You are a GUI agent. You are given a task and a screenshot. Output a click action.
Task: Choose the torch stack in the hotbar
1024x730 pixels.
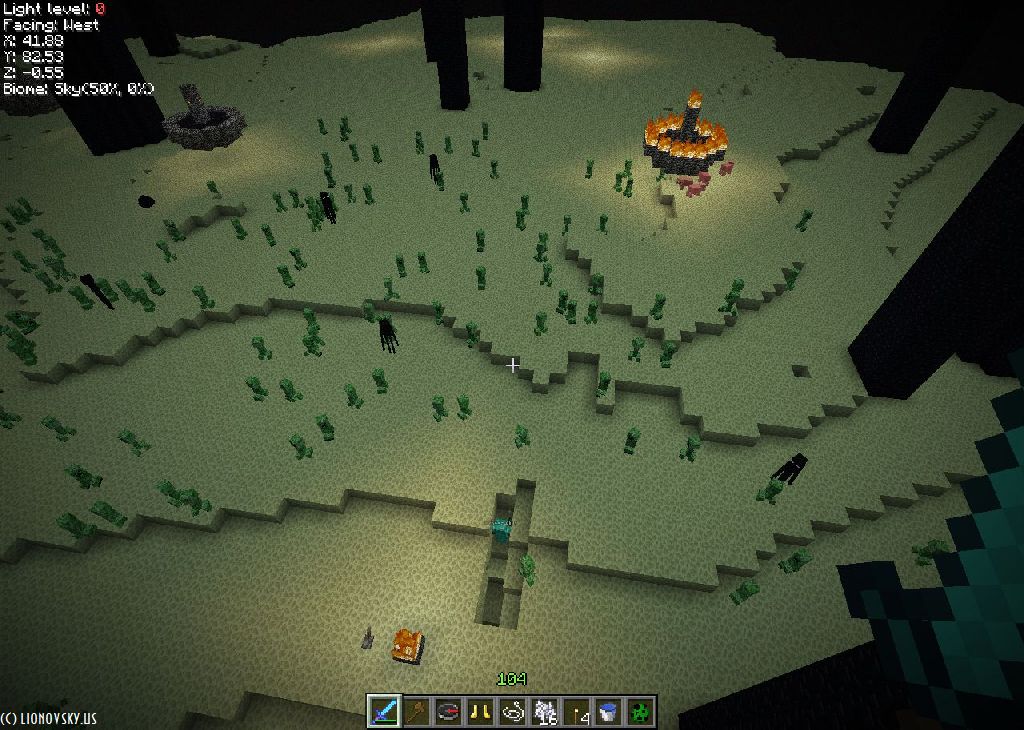point(576,711)
